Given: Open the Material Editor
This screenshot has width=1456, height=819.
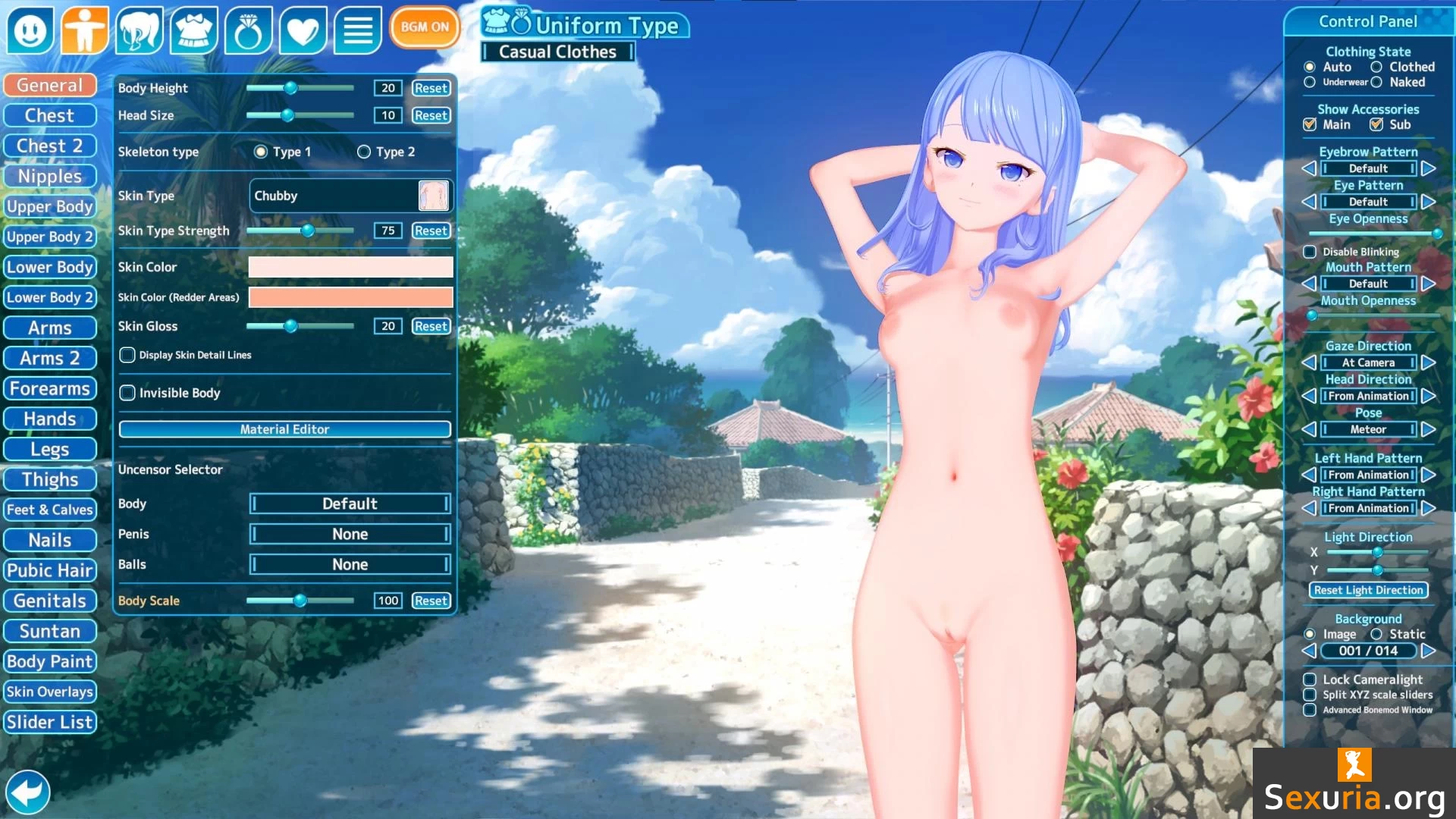Looking at the screenshot, I should (x=284, y=429).
